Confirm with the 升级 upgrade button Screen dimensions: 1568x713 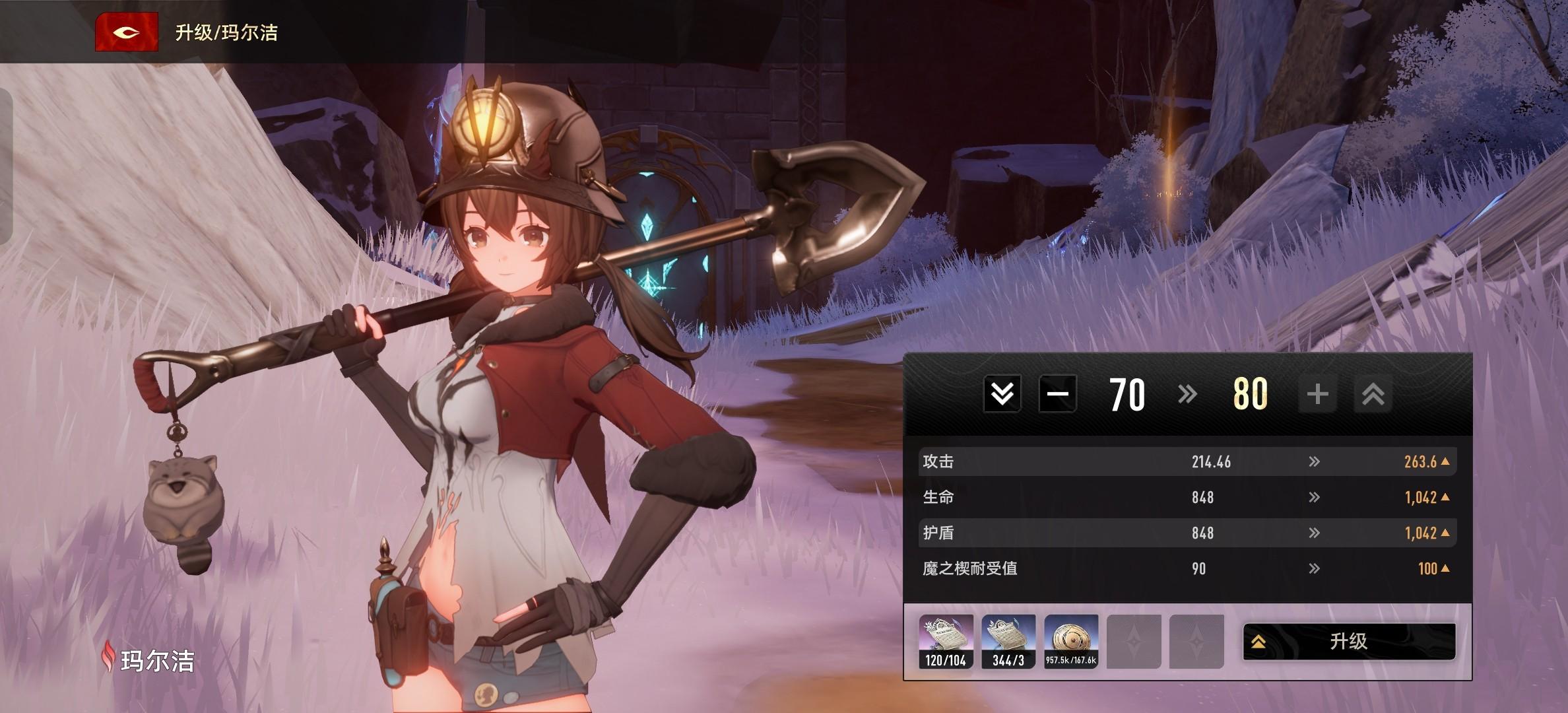(1348, 641)
